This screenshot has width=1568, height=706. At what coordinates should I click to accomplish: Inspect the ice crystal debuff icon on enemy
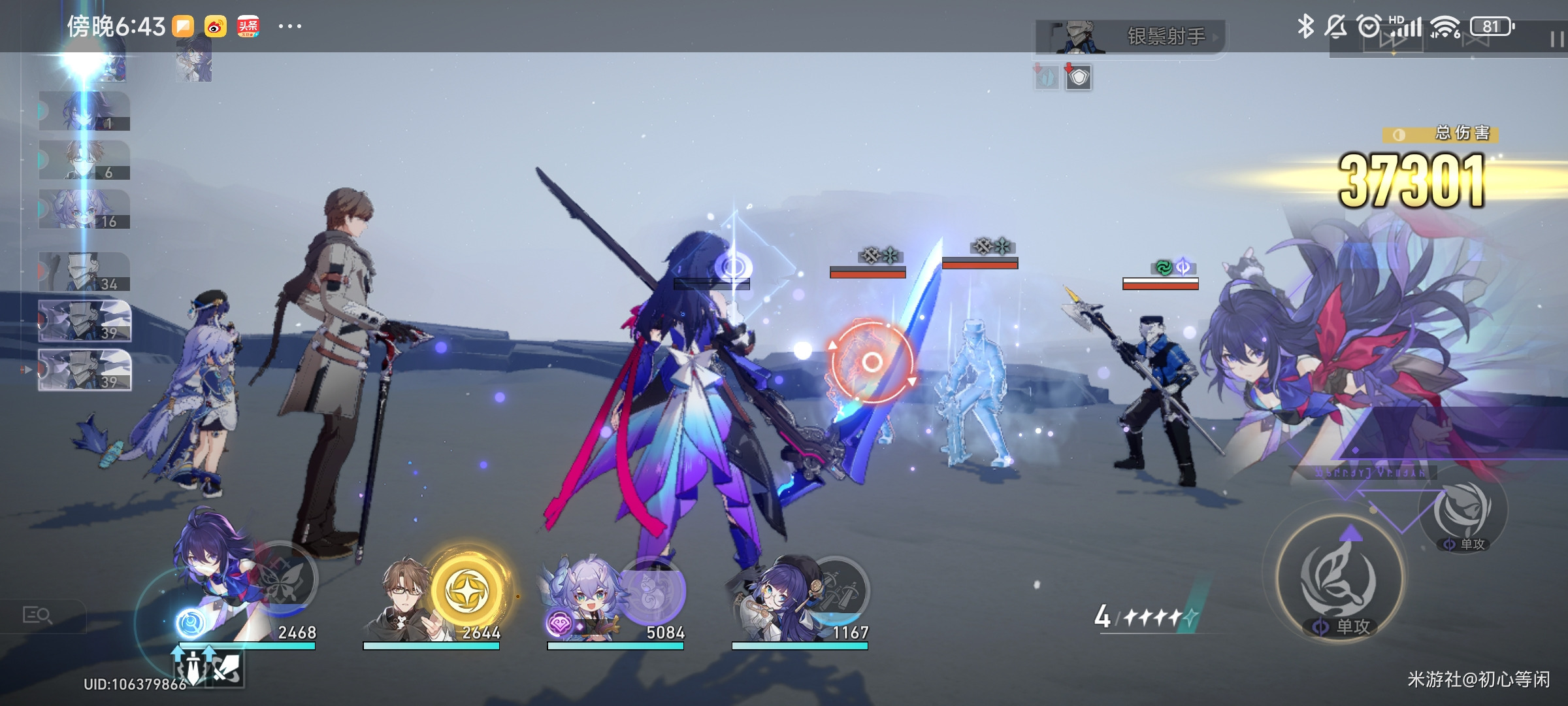click(1047, 78)
